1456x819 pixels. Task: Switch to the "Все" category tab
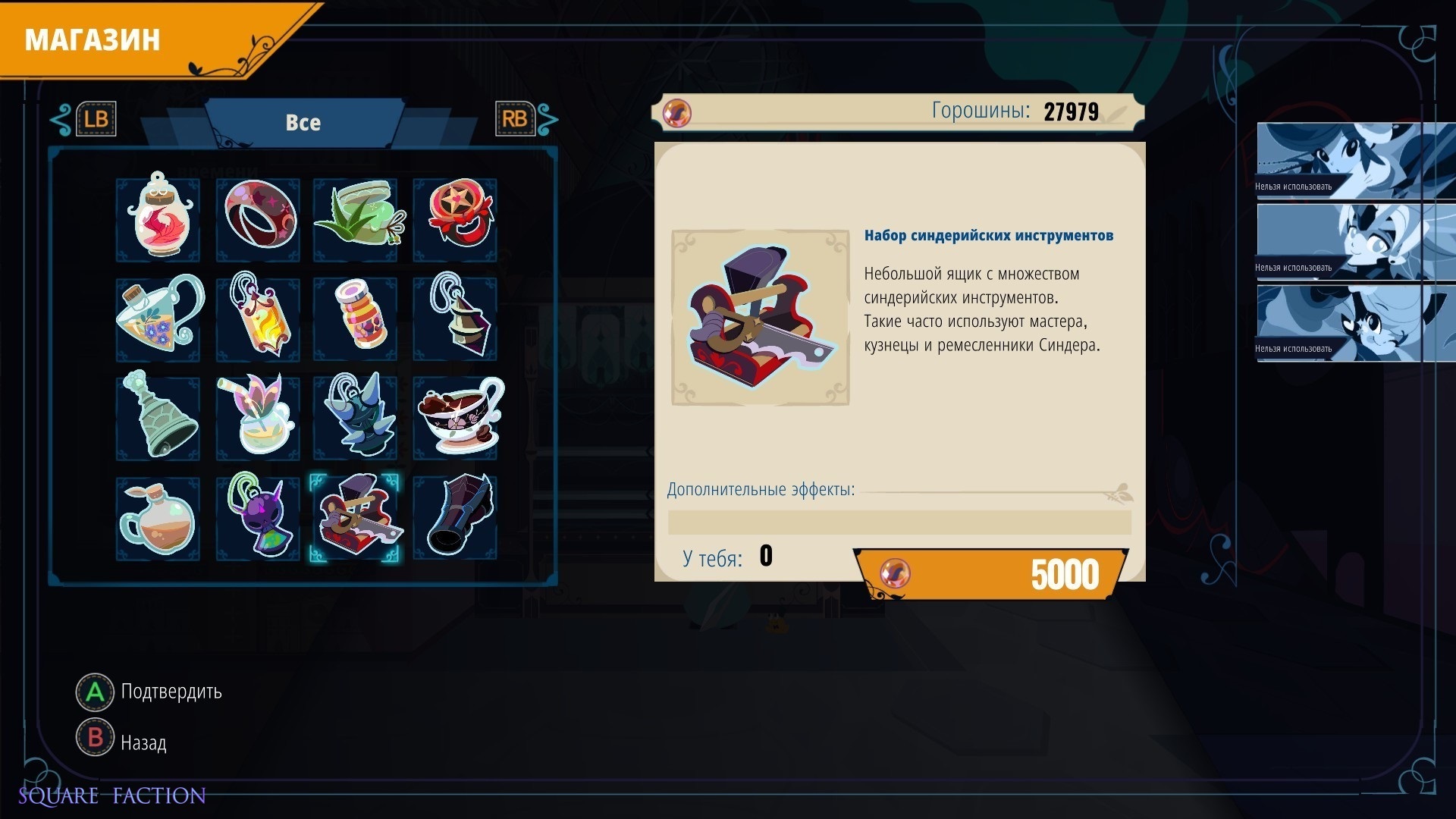point(303,123)
